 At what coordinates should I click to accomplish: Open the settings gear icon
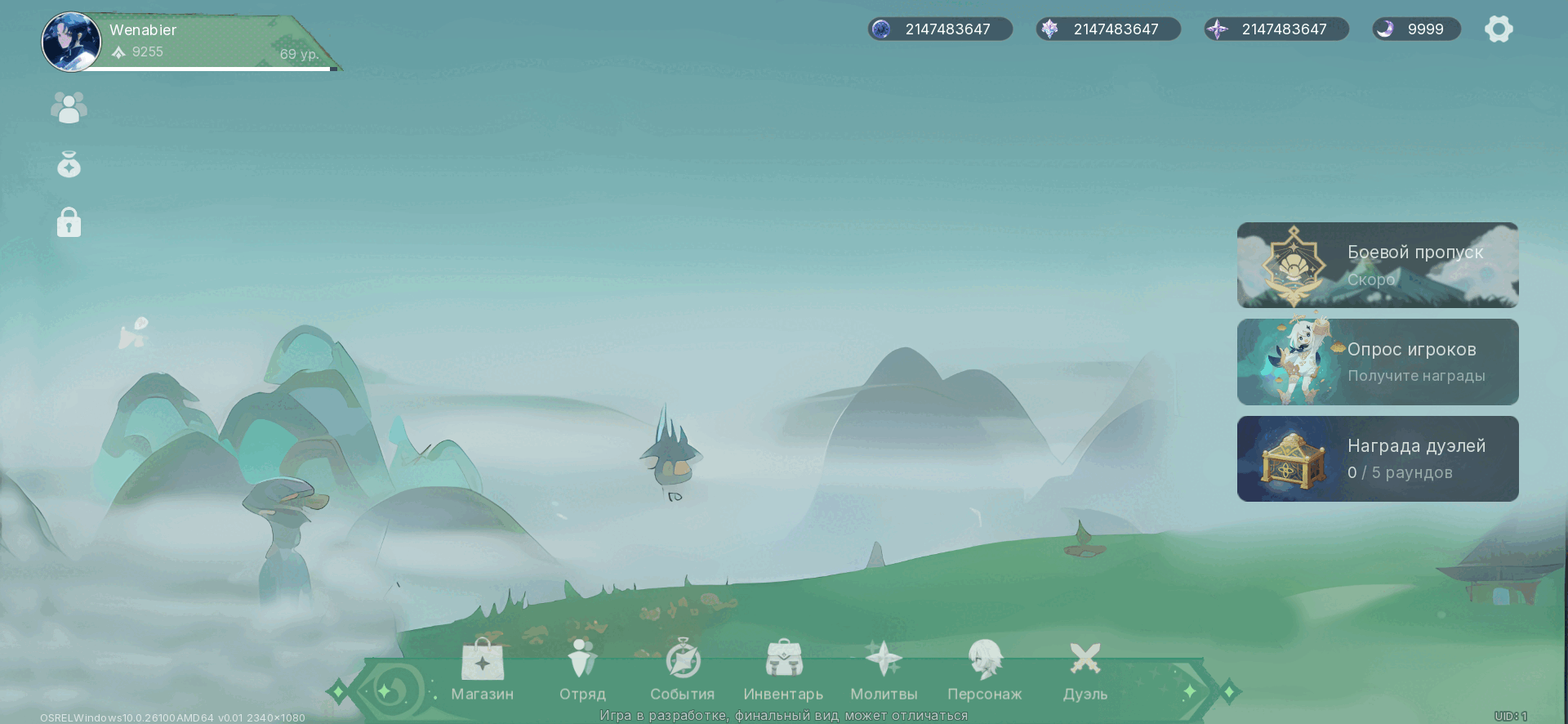[1499, 29]
